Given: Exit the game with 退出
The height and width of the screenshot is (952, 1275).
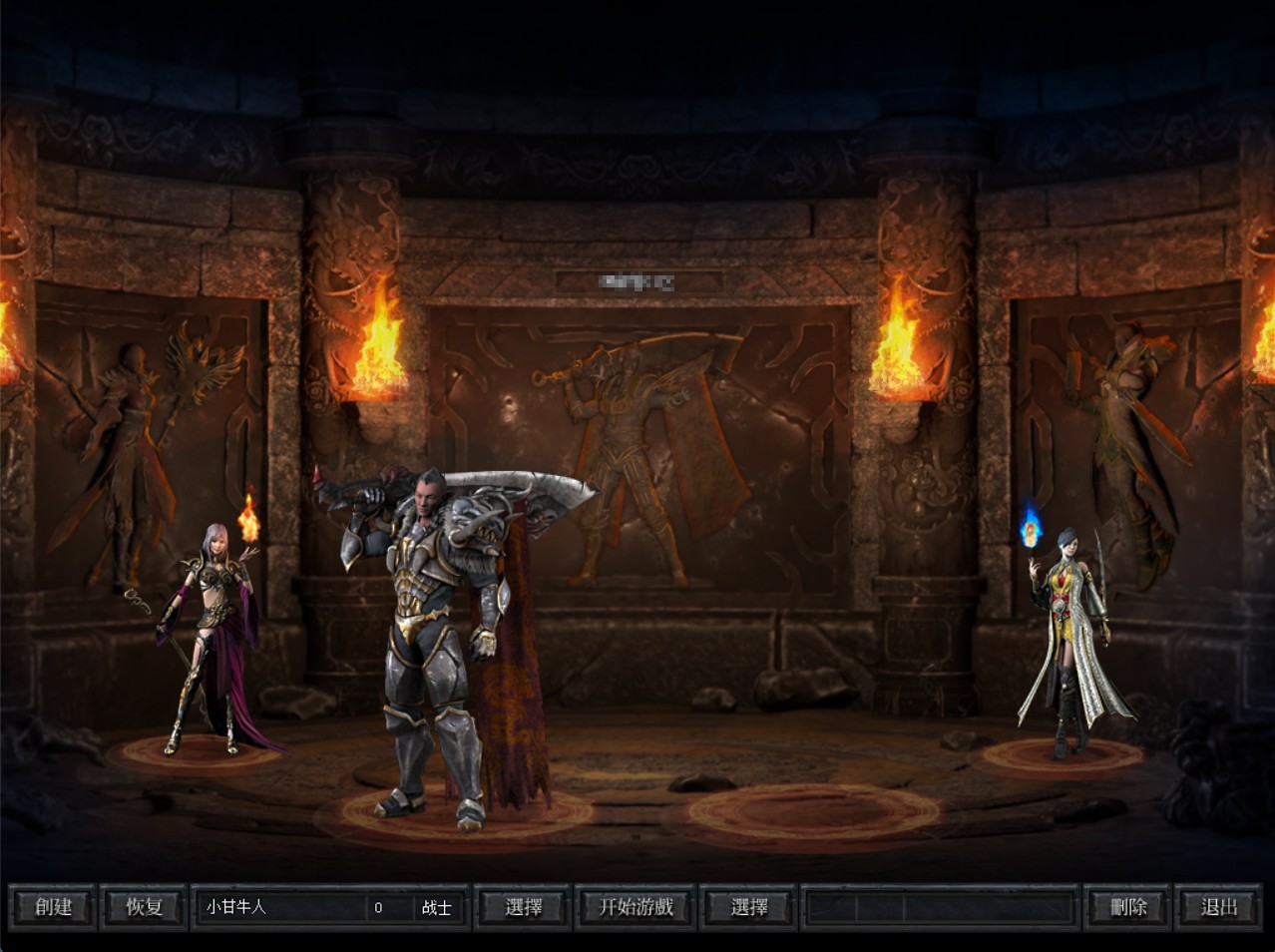Looking at the screenshot, I should click(1219, 907).
